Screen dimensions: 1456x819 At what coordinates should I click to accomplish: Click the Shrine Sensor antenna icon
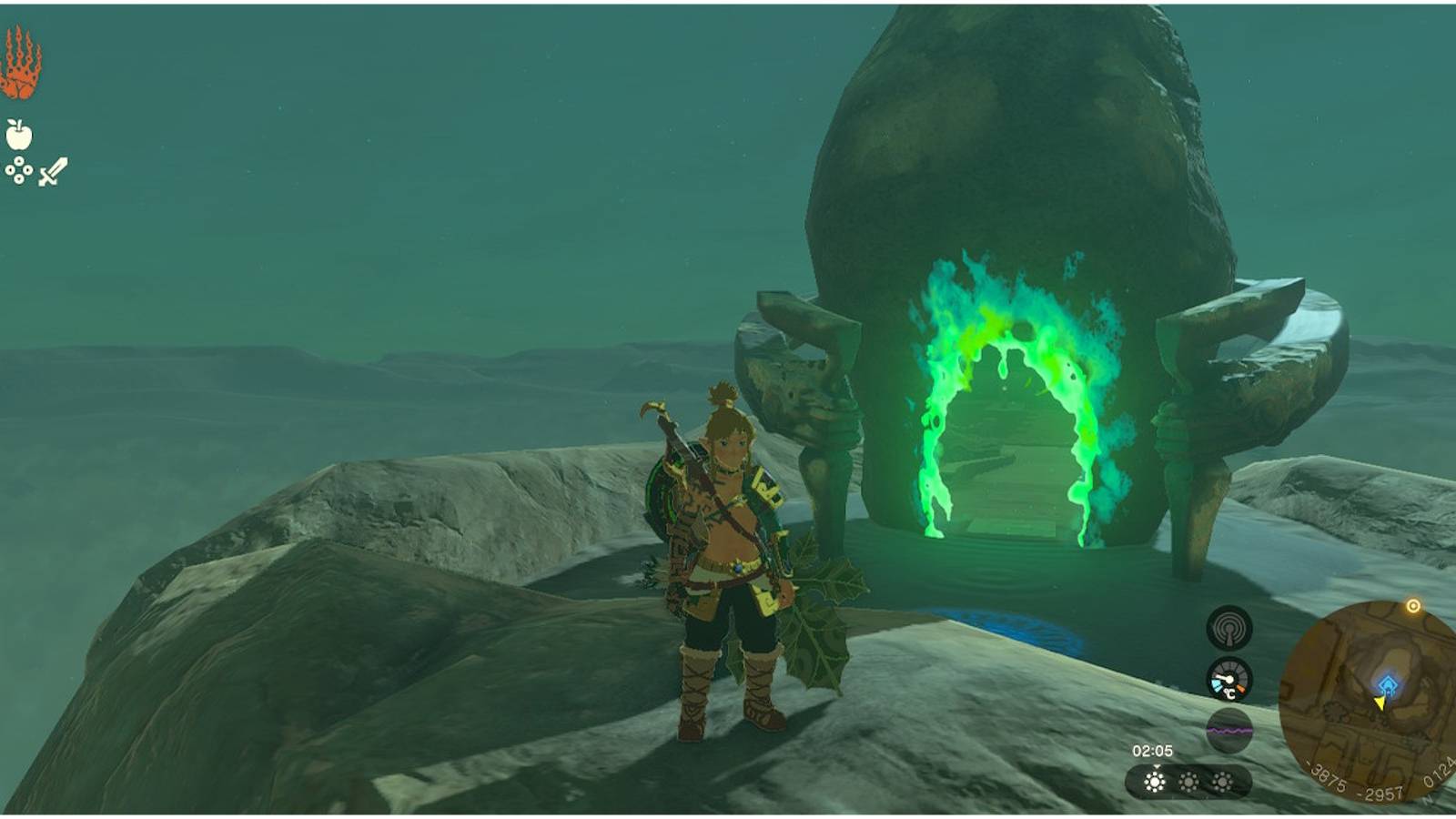pyautogui.click(x=1228, y=627)
